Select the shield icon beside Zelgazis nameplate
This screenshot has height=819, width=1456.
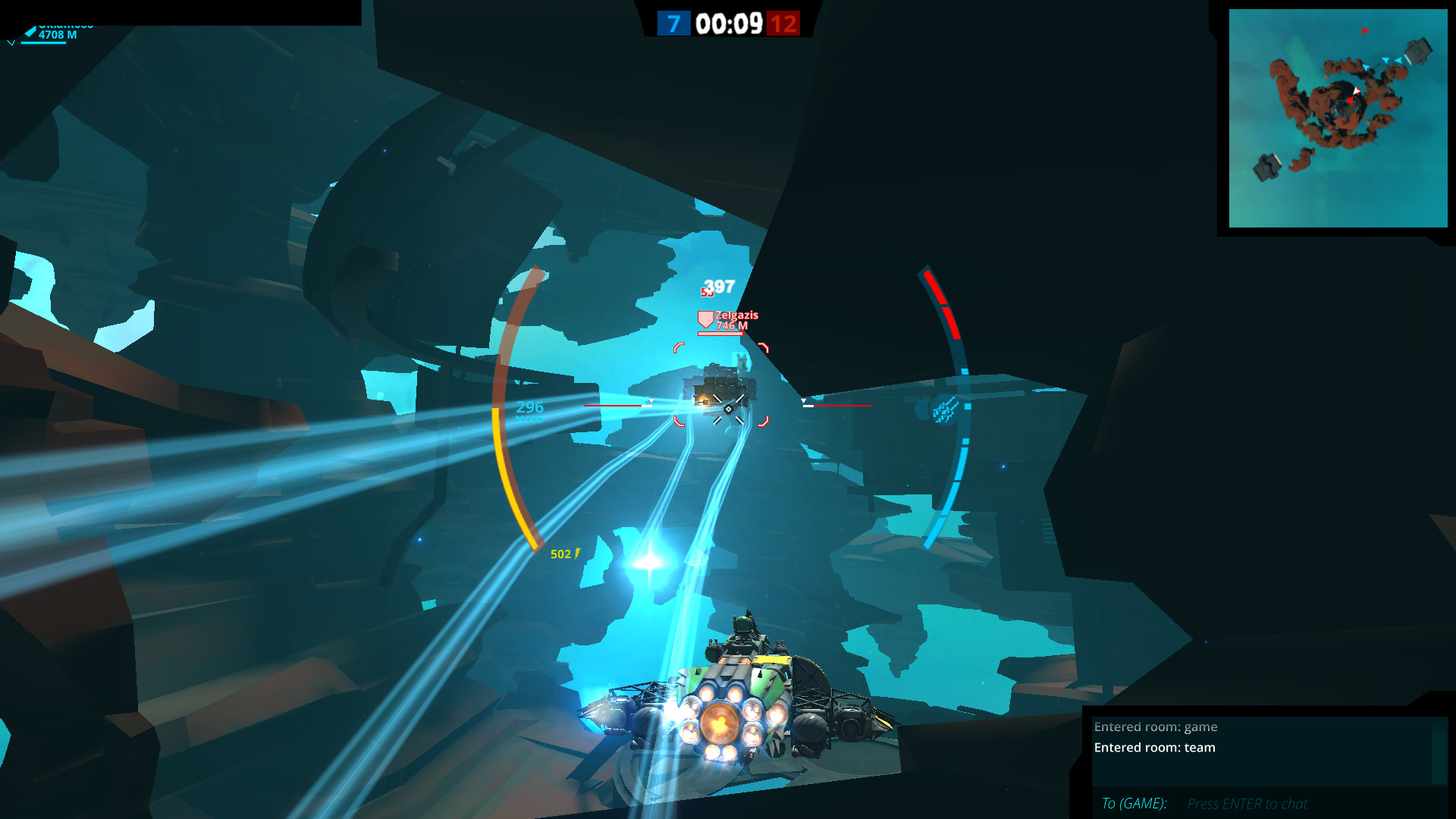(x=705, y=318)
